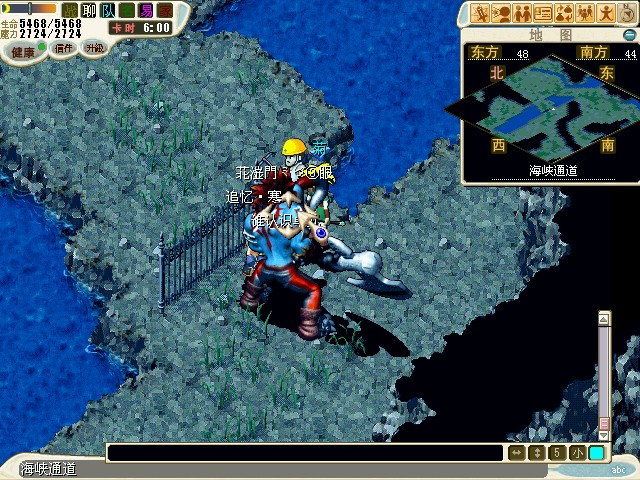Open the ID card icon in top toolbar
Viewport: 640px width, 480px height.
544,13
